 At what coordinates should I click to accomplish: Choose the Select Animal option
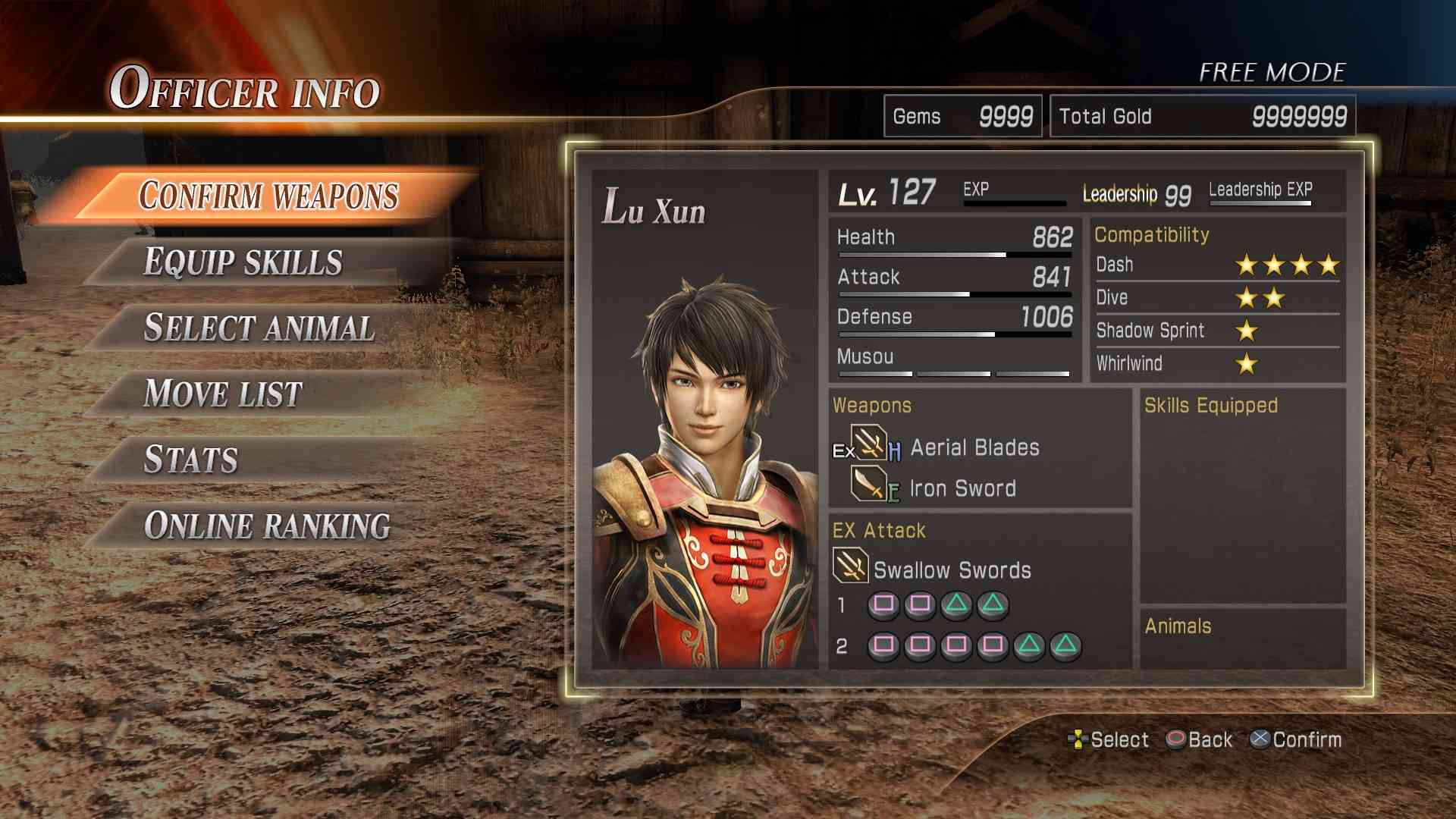259,328
